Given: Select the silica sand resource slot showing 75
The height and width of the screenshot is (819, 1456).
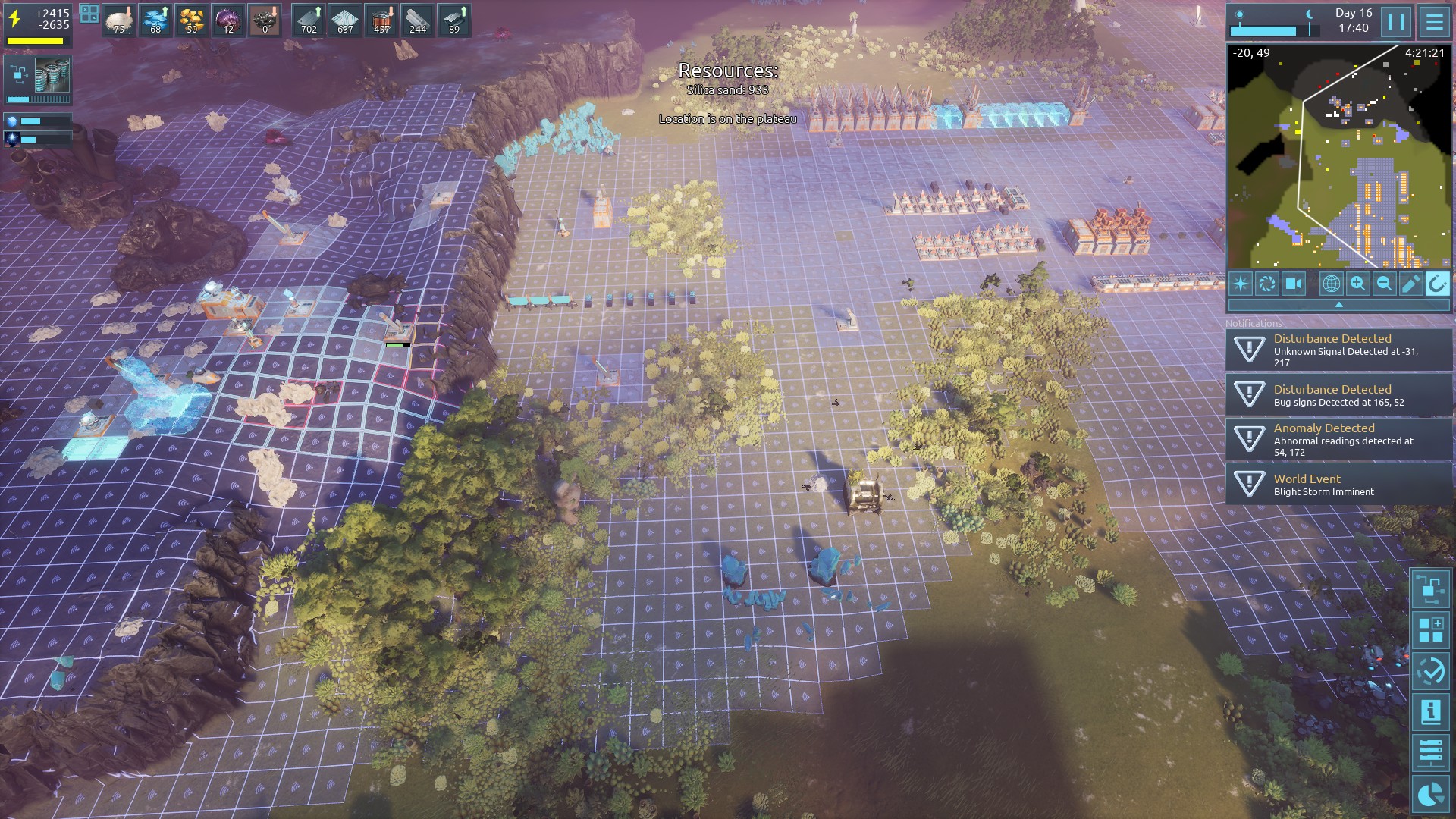Looking at the screenshot, I should click(x=118, y=20).
